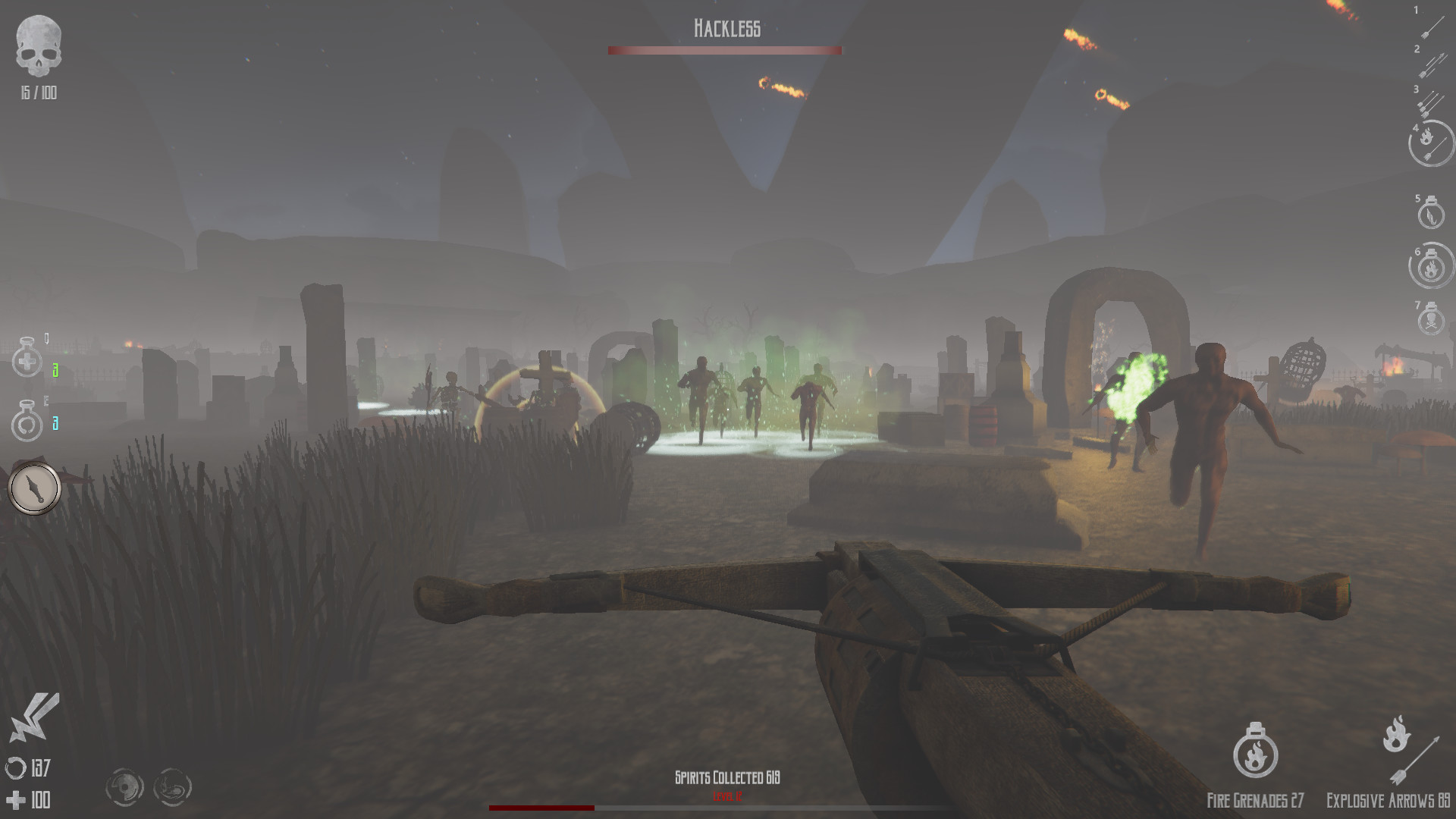Viewport: 1456px width, 819px height.
Task: Click the Hackless boss name title
Action: (x=726, y=28)
